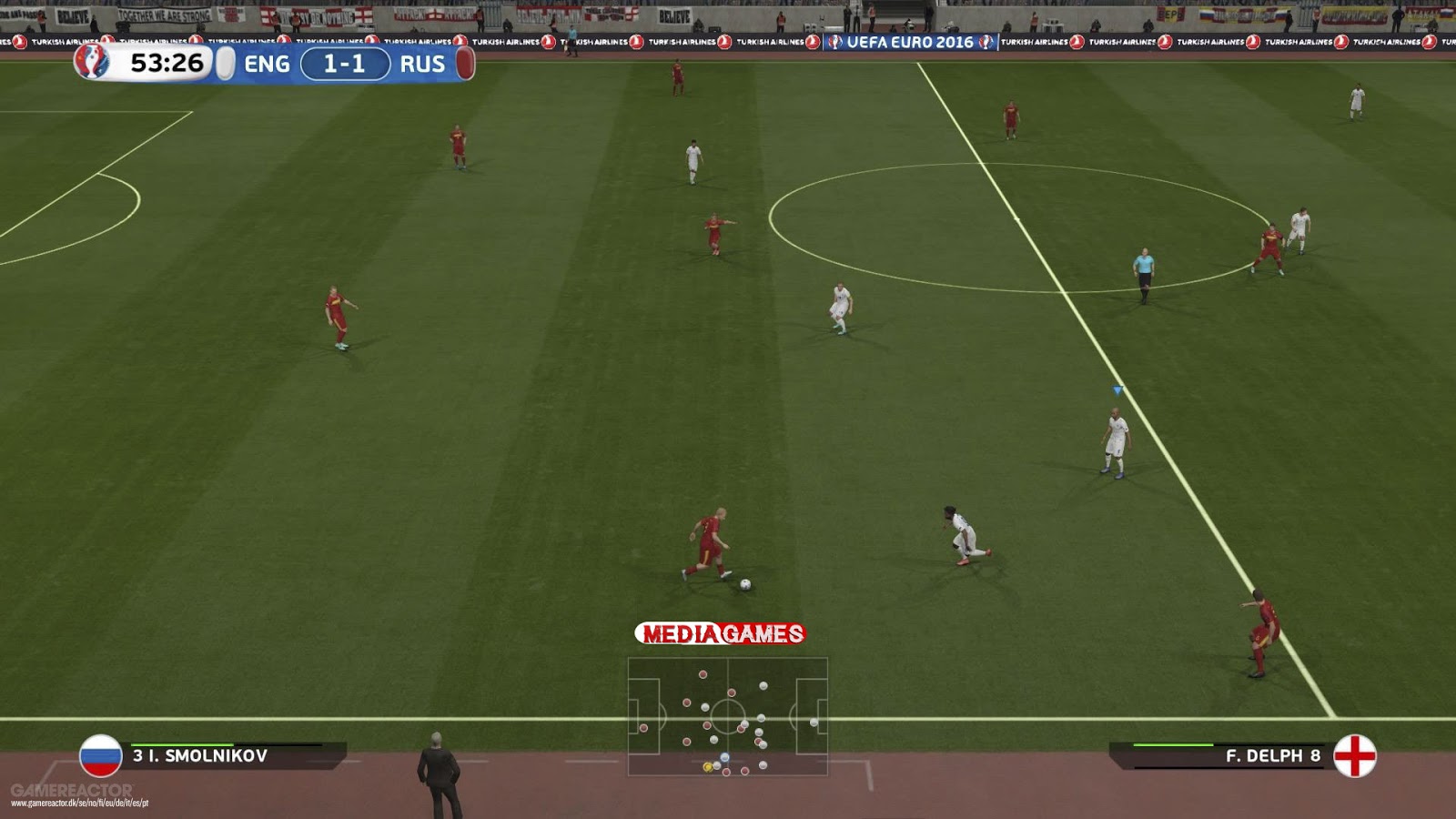The height and width of the screenshot is (819, 1456).
Task: Select the RUS team label on scoreboard
Action: [423, 64]
